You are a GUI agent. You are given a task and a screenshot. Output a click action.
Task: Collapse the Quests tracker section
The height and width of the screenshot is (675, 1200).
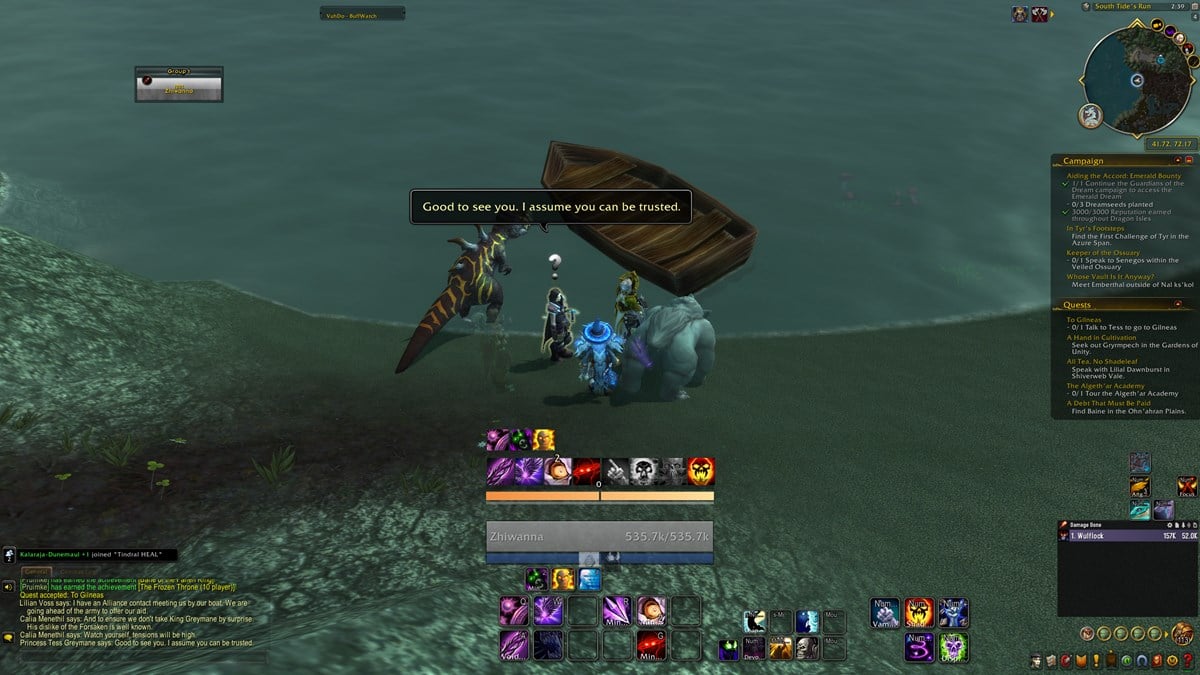[x=1177, y=305]
